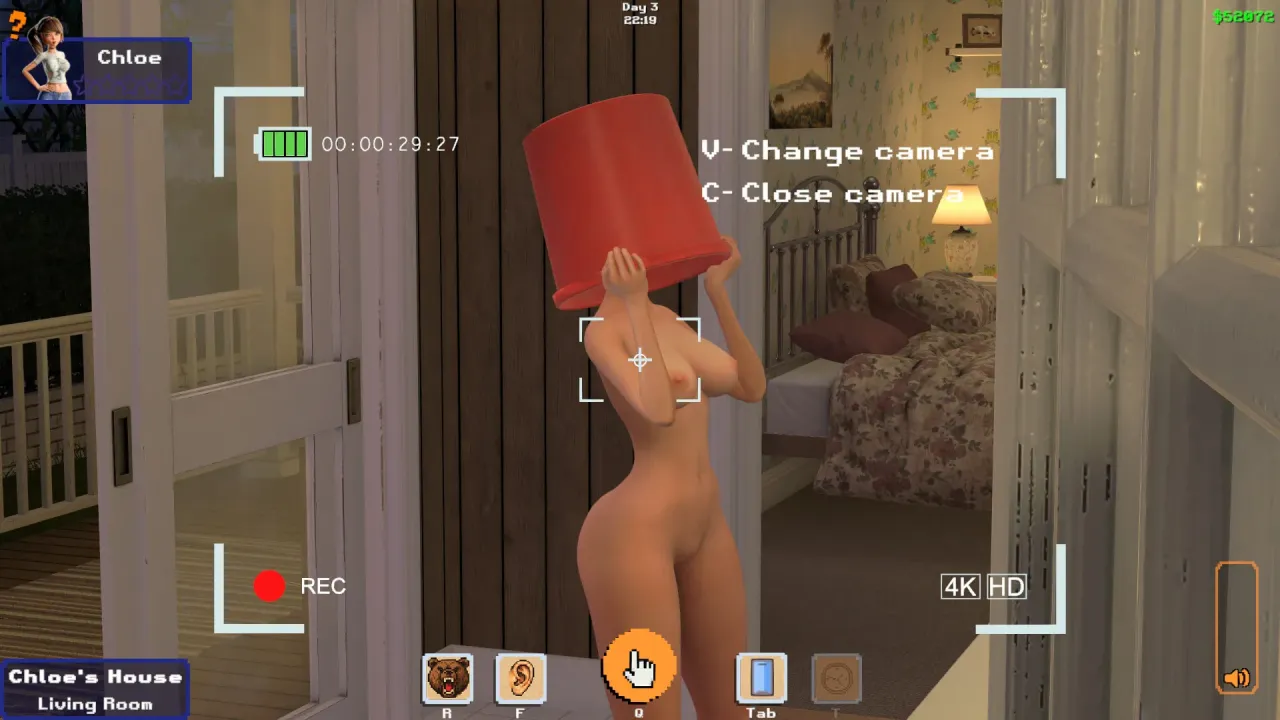Select the bear roar ability icon
Image resolution: width=1280 pixels, height=720 pixels.
tap(447, 679)
